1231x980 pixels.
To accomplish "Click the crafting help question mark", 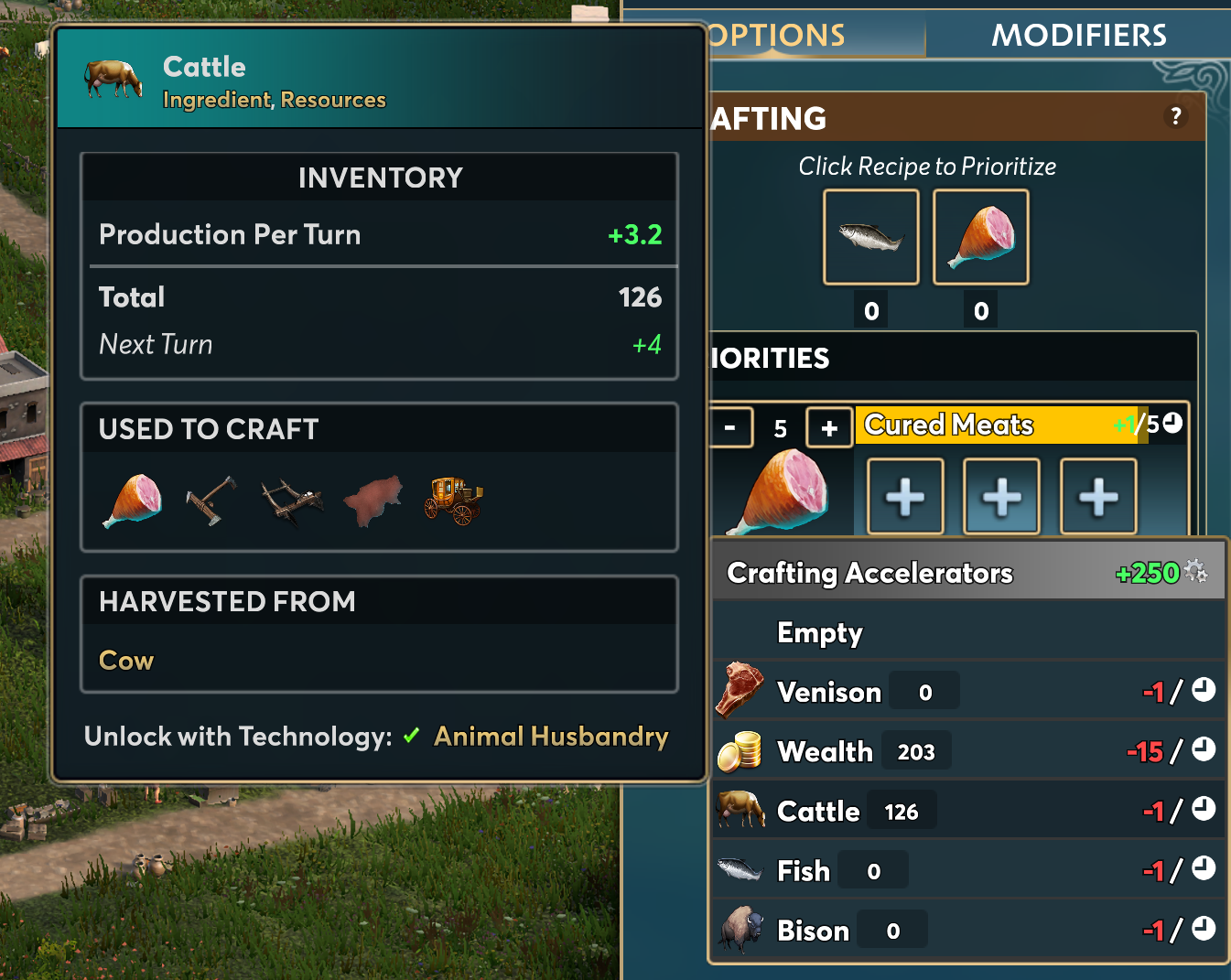I will [1176, 116].
